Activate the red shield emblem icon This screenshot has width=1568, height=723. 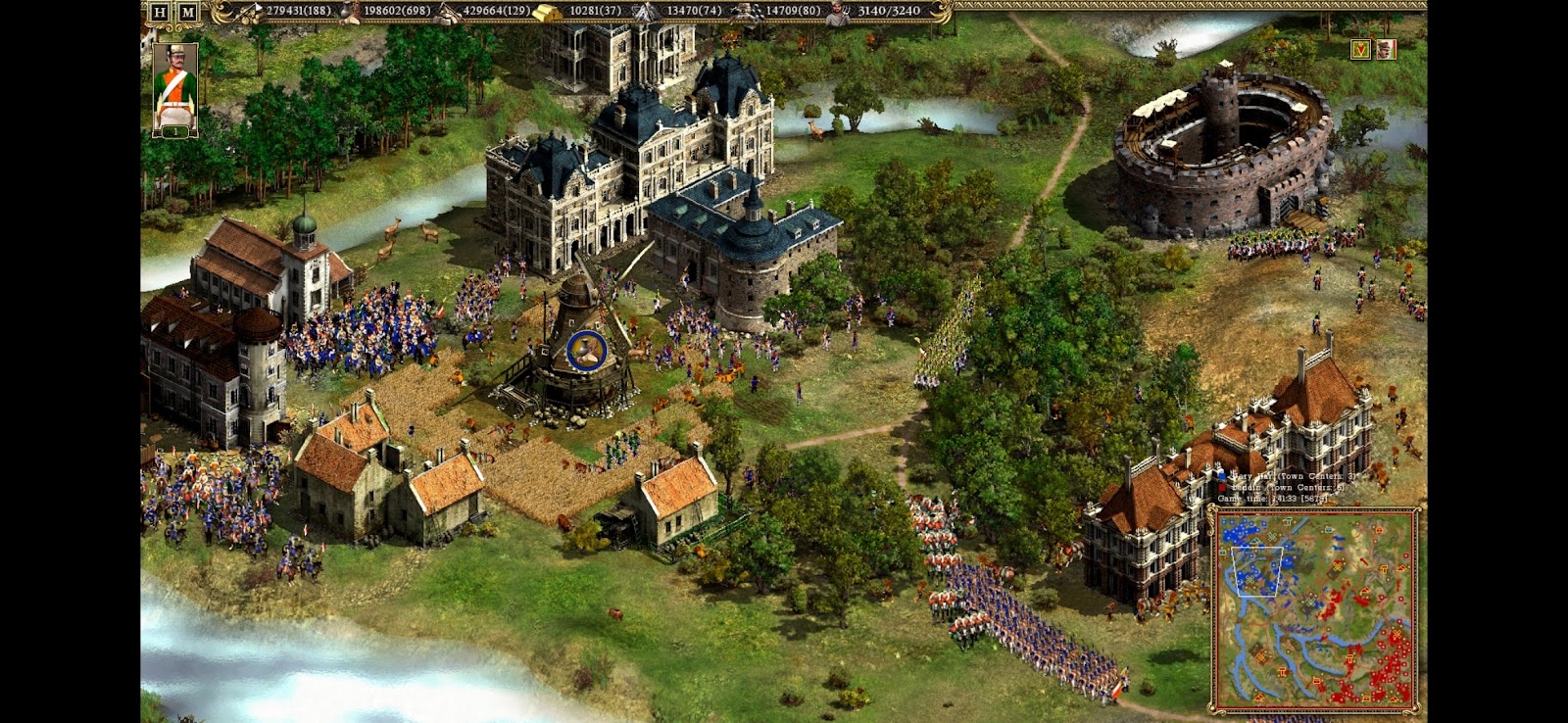click(x=1360, y=49)
